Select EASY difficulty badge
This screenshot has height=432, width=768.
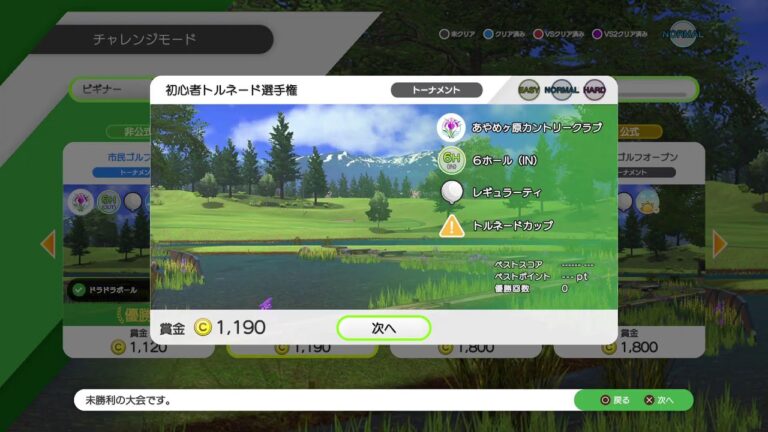click(529, 90)
